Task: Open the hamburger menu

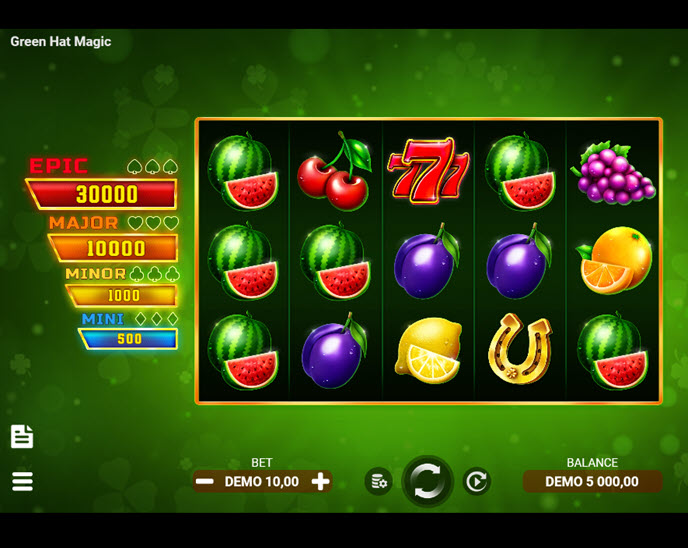Action: [x=22, y=481]
